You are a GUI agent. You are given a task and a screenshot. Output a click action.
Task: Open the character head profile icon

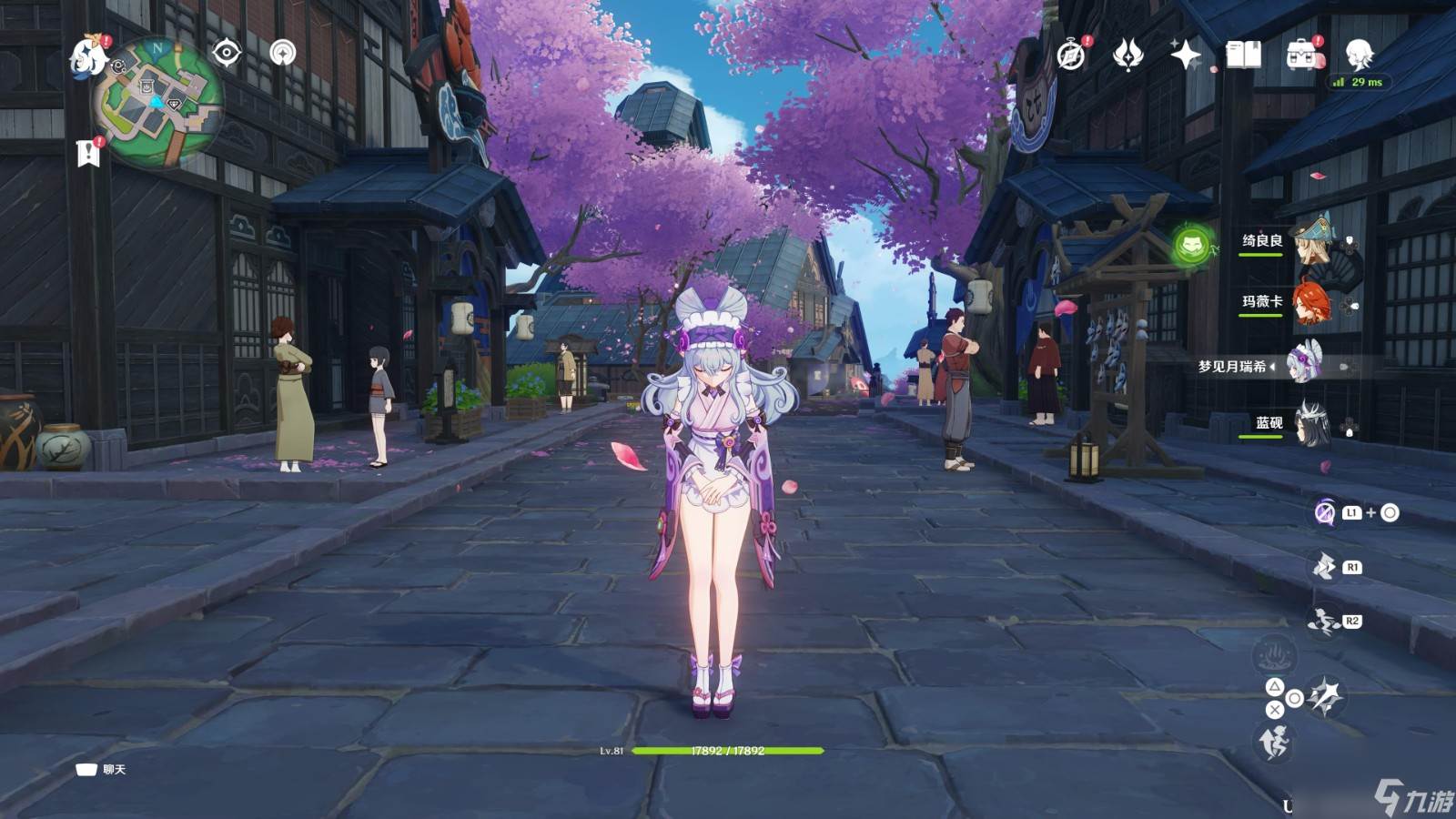tap(1359, 56)
